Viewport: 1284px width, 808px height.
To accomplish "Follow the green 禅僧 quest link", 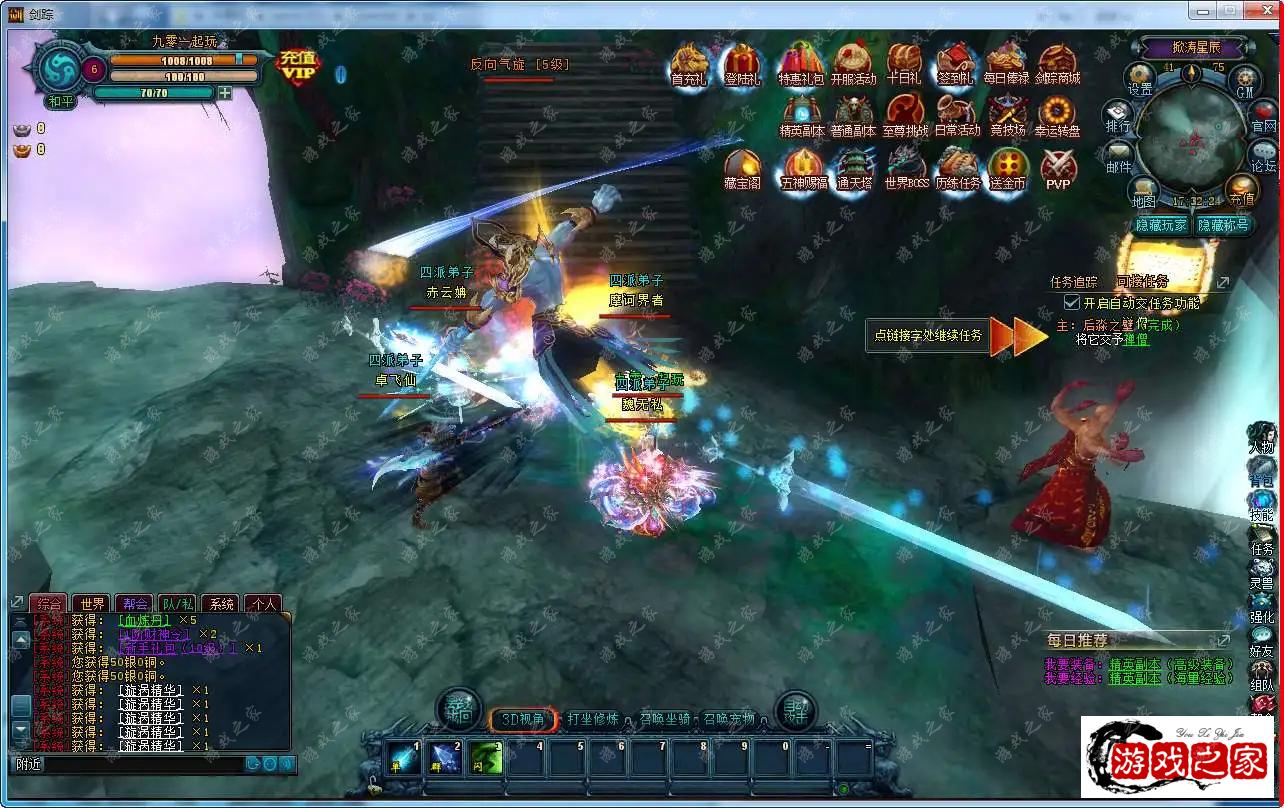I will pyautogui.click(x=1136, y=340).
